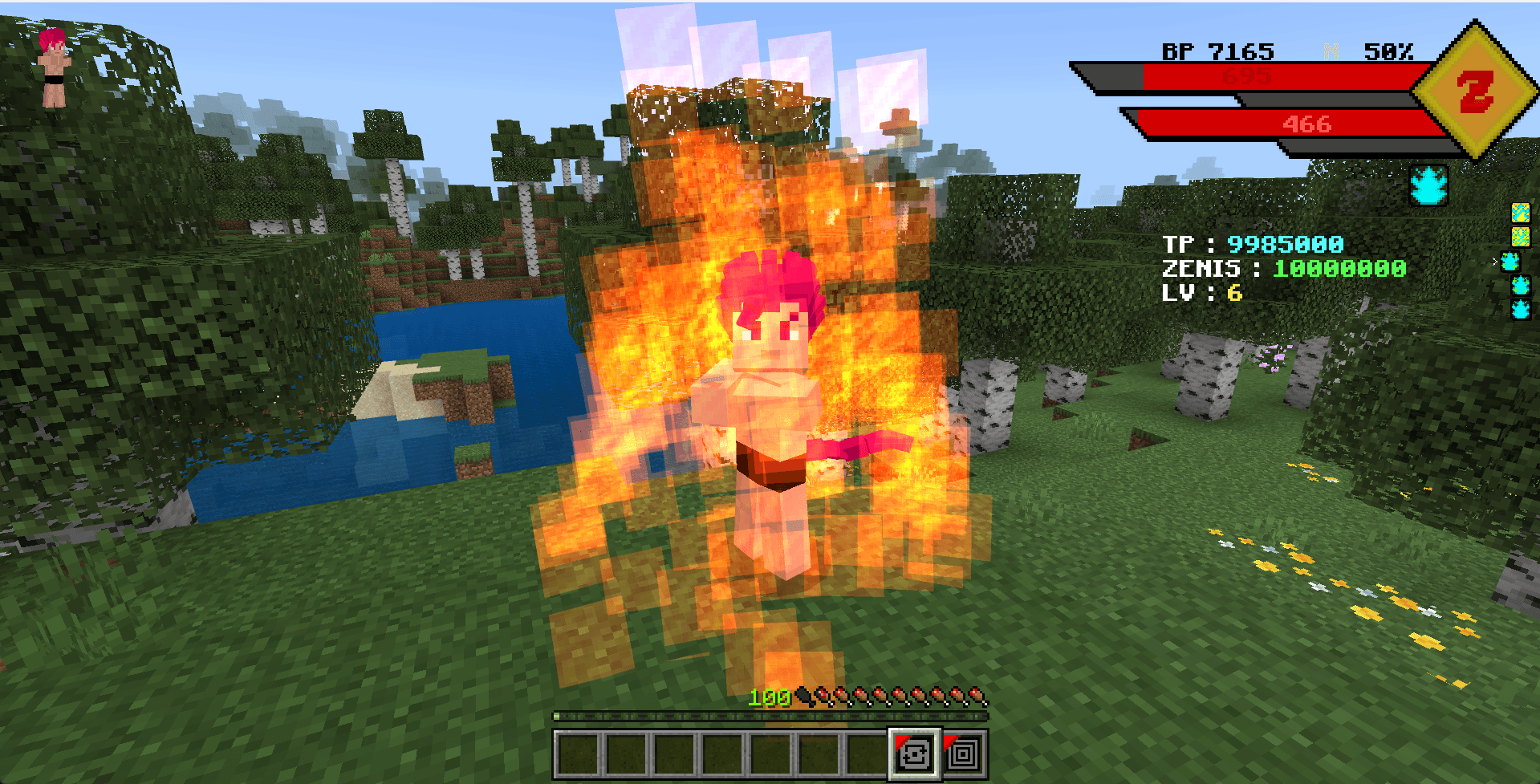Click the gold Z diamond emblem
Image resolution: width=1540 pixels, height=784 pixels.
click(1477, 90)
